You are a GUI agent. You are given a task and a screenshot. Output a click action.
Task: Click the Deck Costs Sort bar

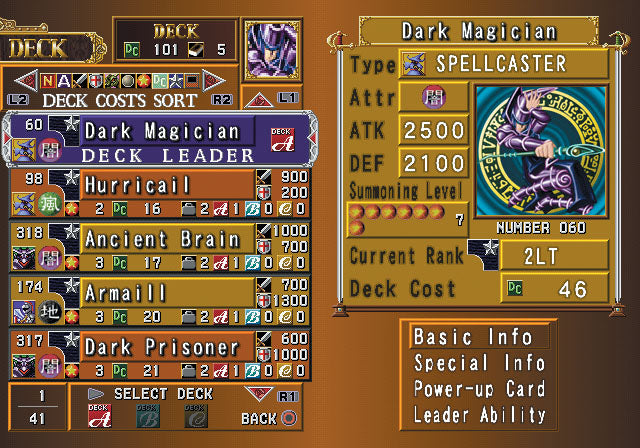click(x=119, y=100)
